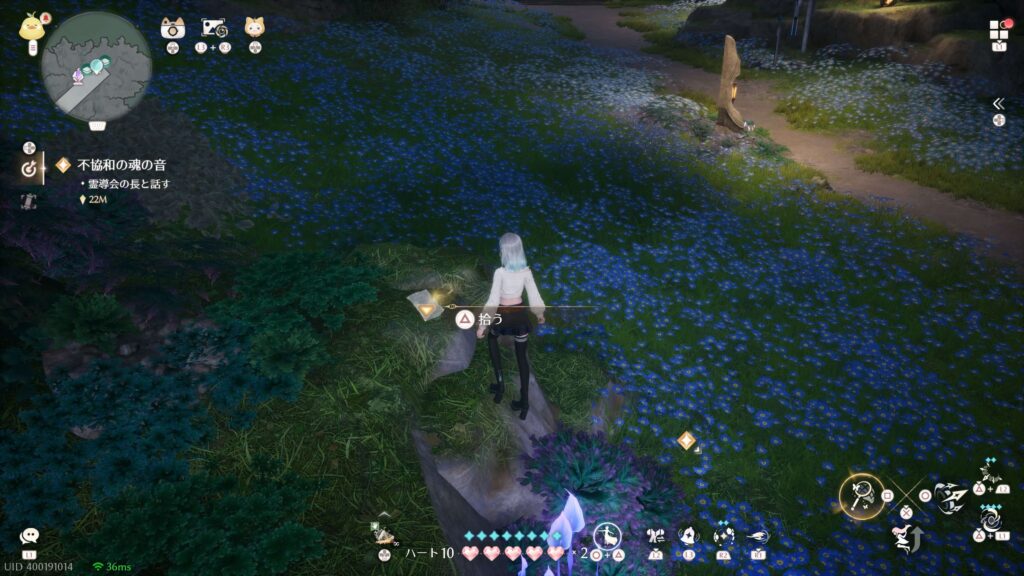Select the dancing figure outfit ability
The height and width of the screenshot is (576, 1024).
607,536
